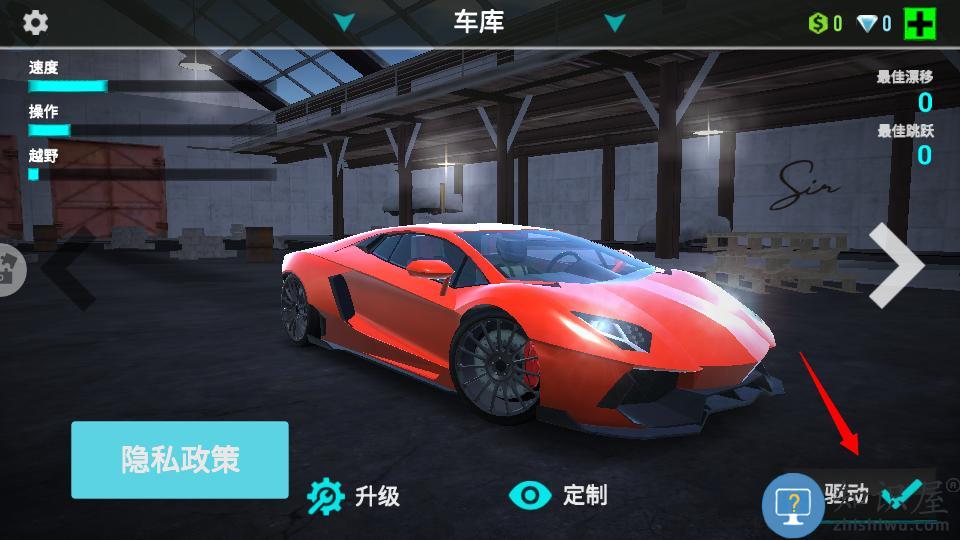Viewport: 960px width, 540px height.
Task: Show the next car with right arrow
Action: (895, 265)
